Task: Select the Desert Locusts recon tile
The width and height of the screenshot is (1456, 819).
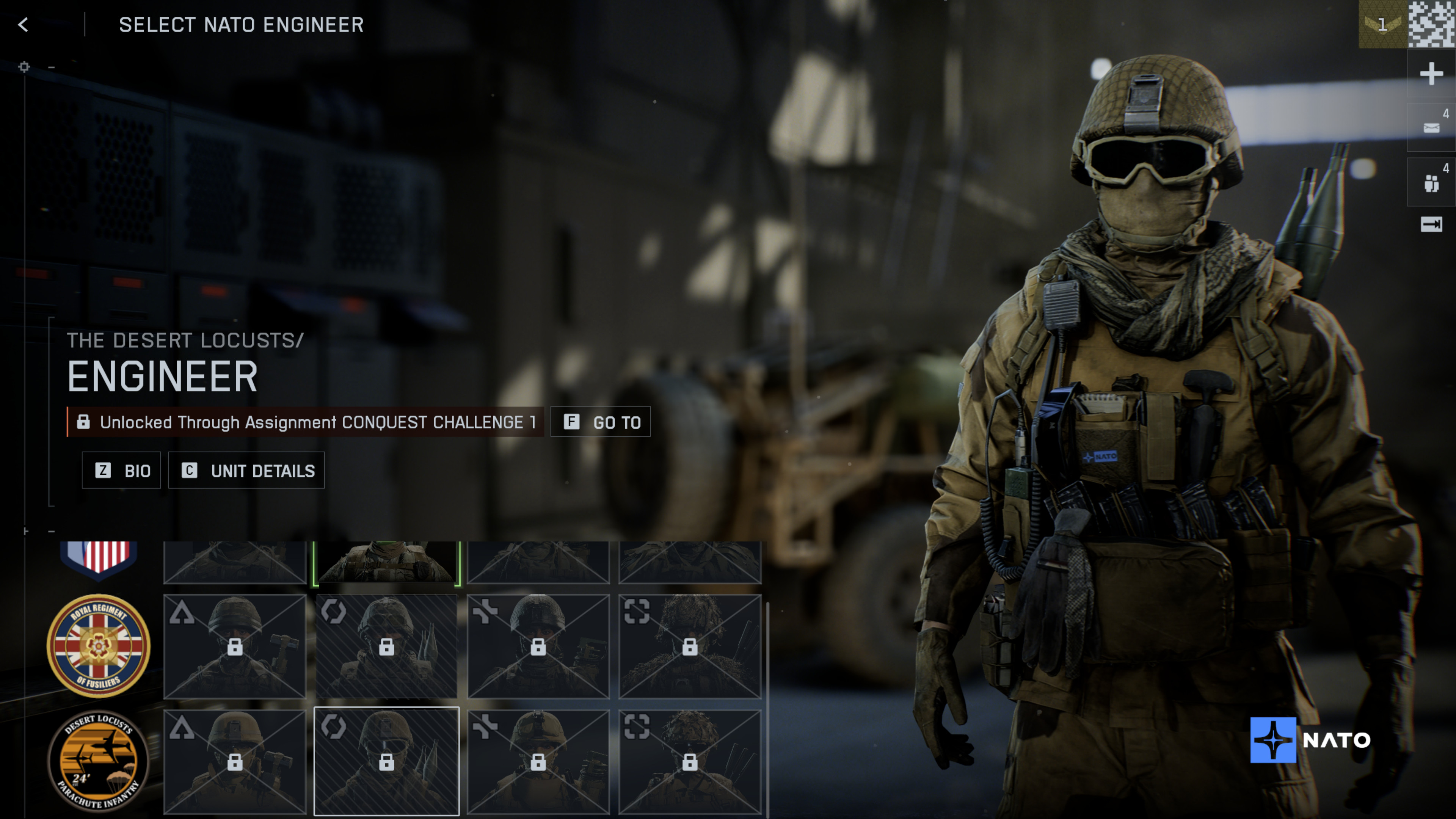Action: [690, 761]
